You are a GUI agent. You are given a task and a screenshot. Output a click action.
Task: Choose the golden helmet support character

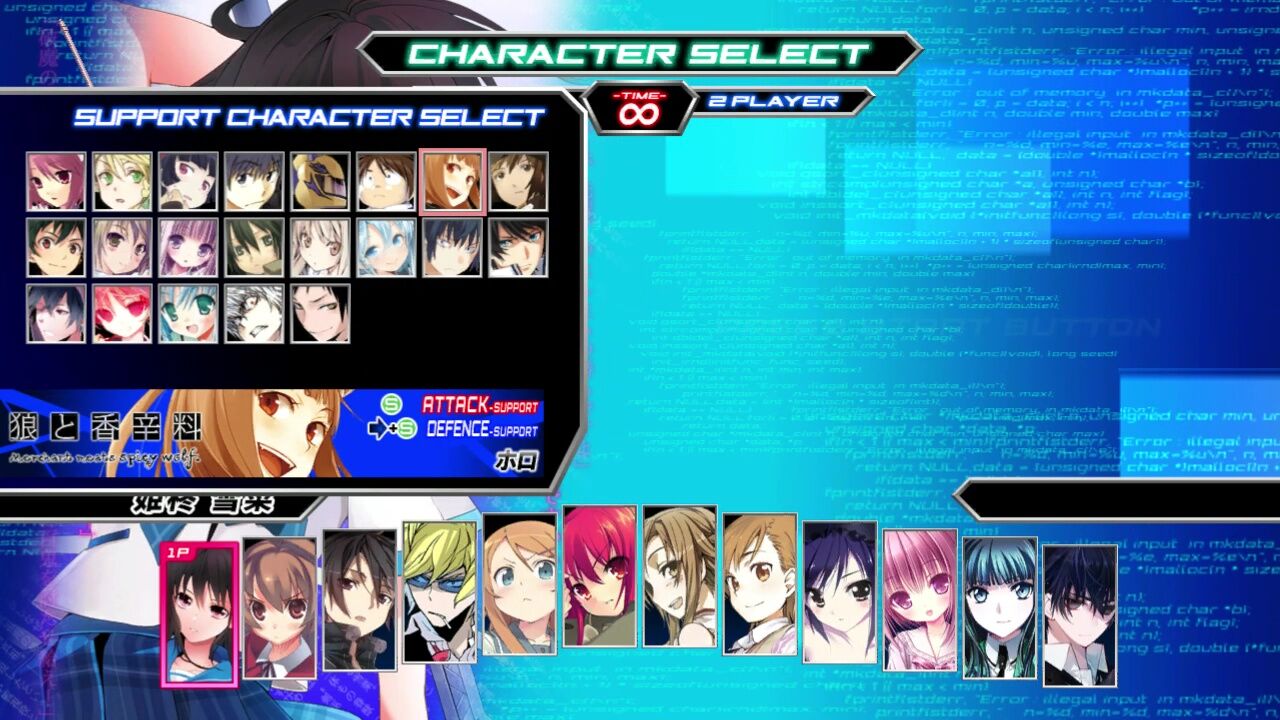pos(321,181)
